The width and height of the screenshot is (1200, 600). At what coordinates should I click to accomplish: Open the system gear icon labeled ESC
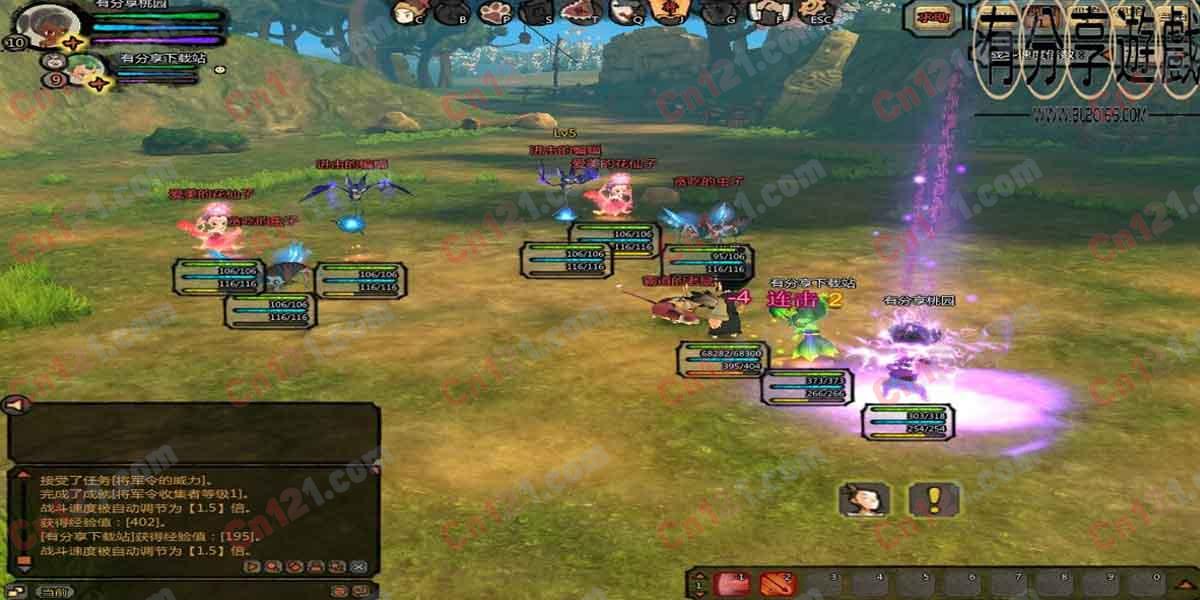(812, 13)
